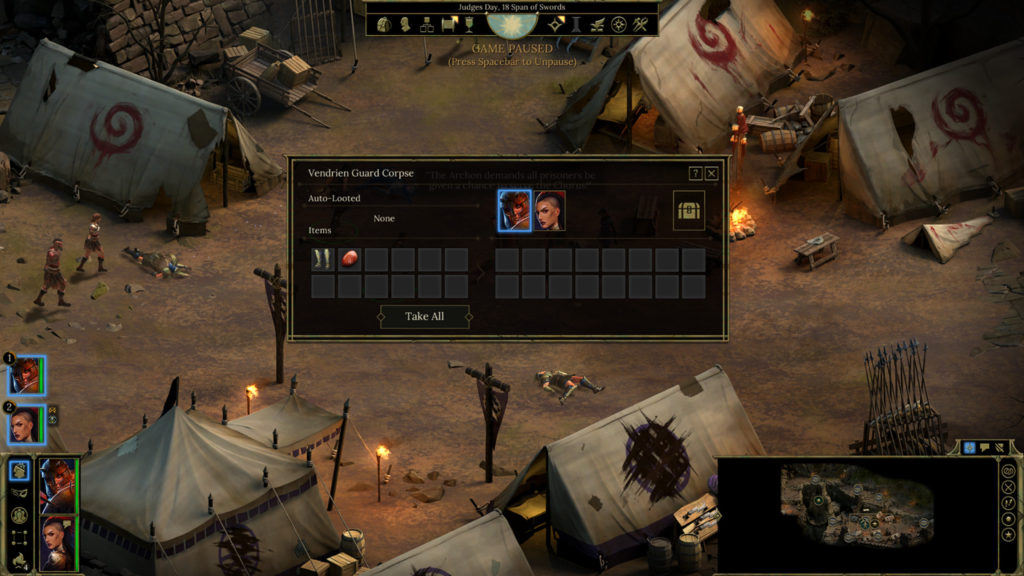Select the shaved-head woman portrait in loot window
Viewport: 1024px width, 576px height.
(549, 211)
